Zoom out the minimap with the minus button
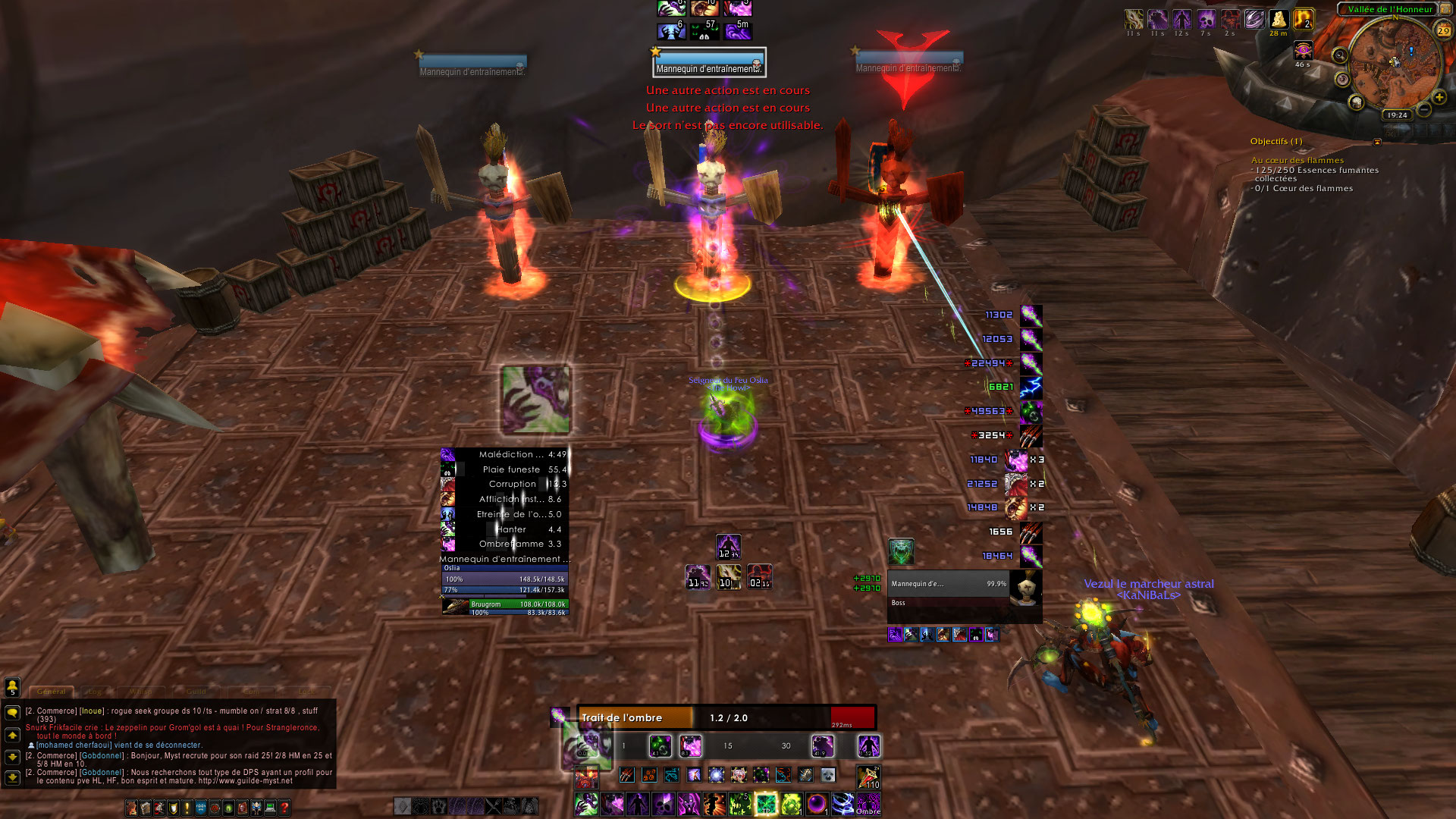The image size is (1456, 819). (x=1424, y=111)
